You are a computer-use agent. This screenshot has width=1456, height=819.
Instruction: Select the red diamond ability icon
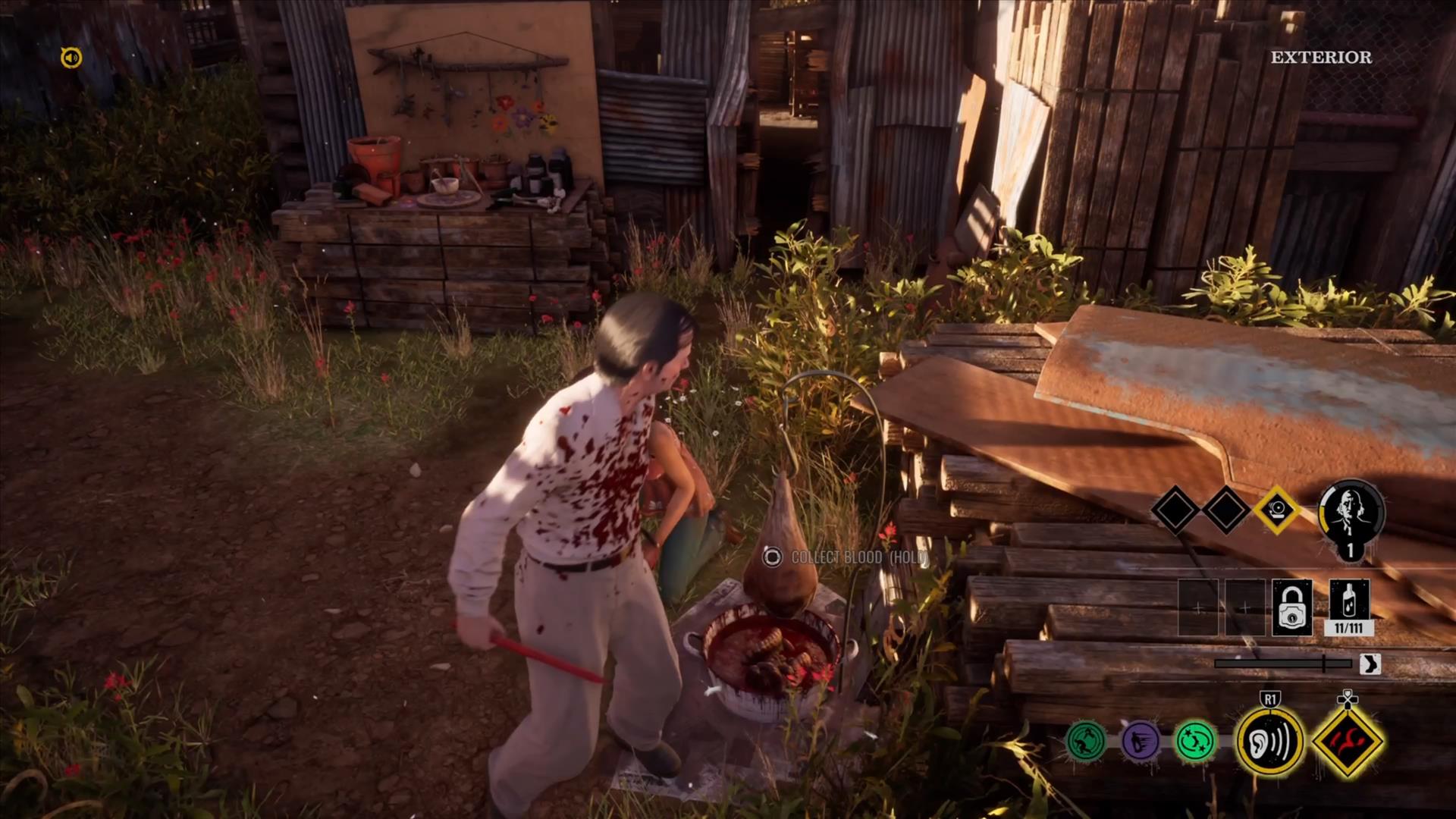1348,741
